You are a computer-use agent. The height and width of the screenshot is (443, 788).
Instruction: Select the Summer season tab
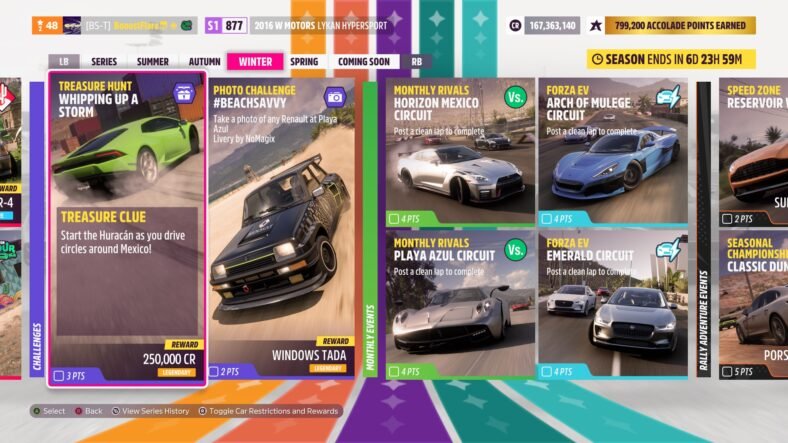click(x=153, y=62)
